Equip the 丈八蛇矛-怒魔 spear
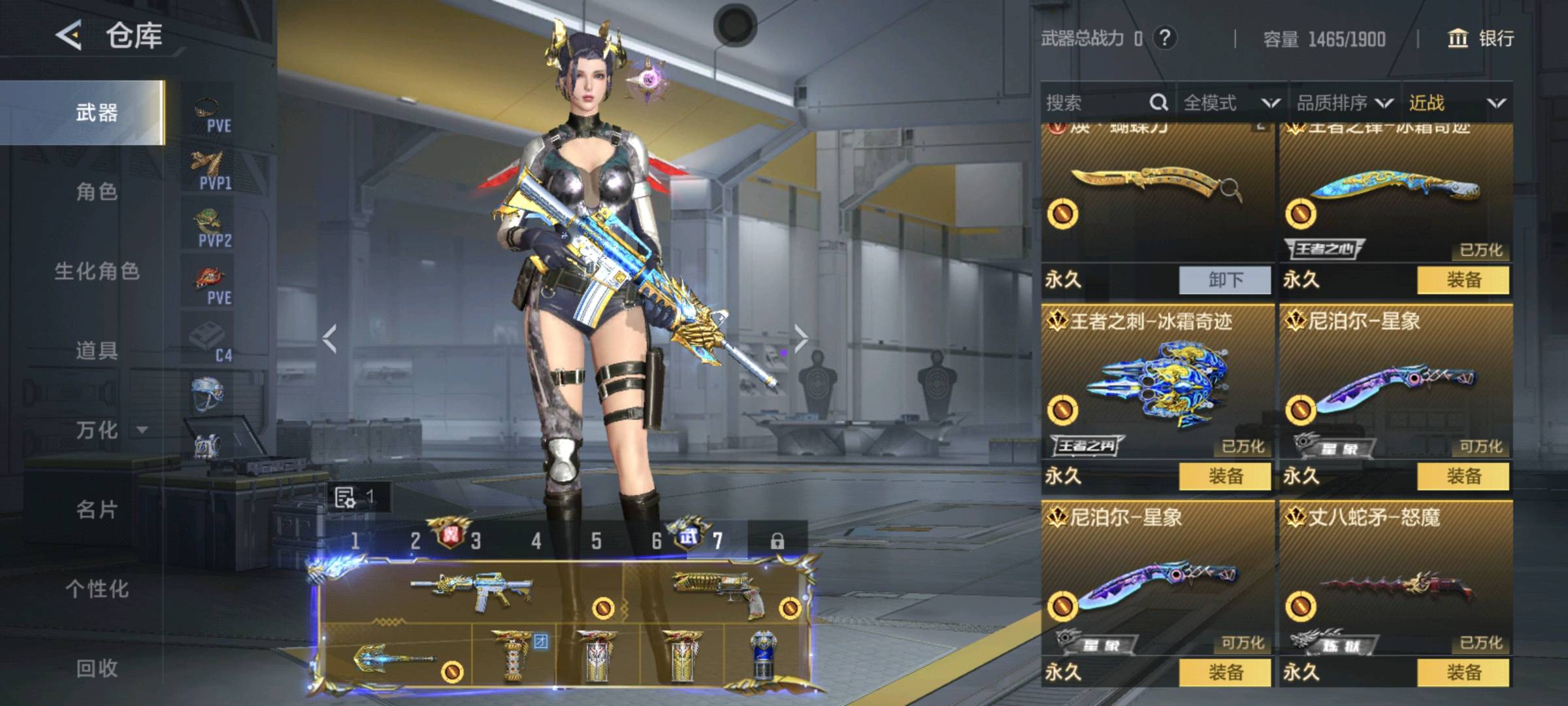The height and width of the screenshot is (706, 1568). (1463, 672)
